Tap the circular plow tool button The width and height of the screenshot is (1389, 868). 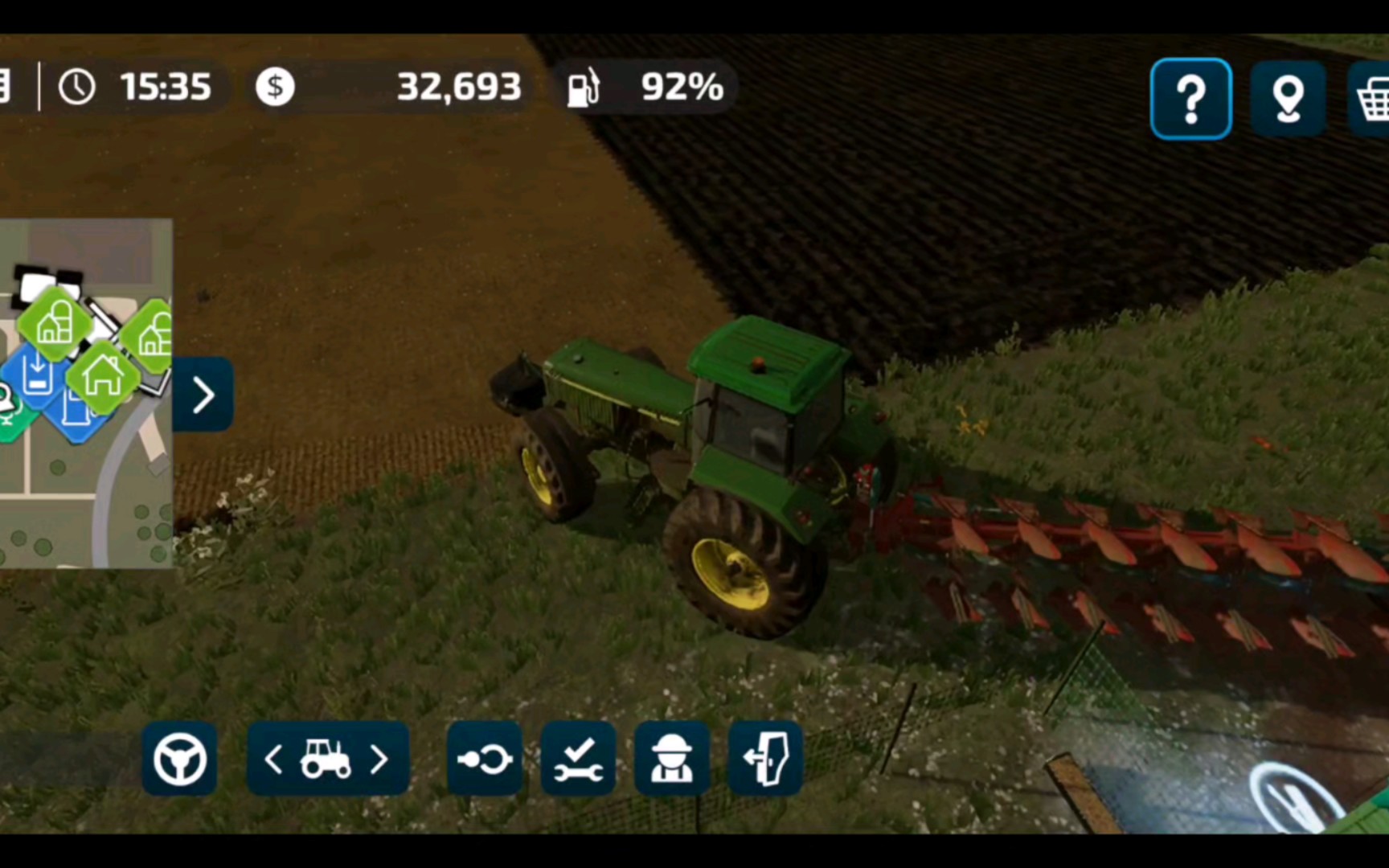(1296, 798)
